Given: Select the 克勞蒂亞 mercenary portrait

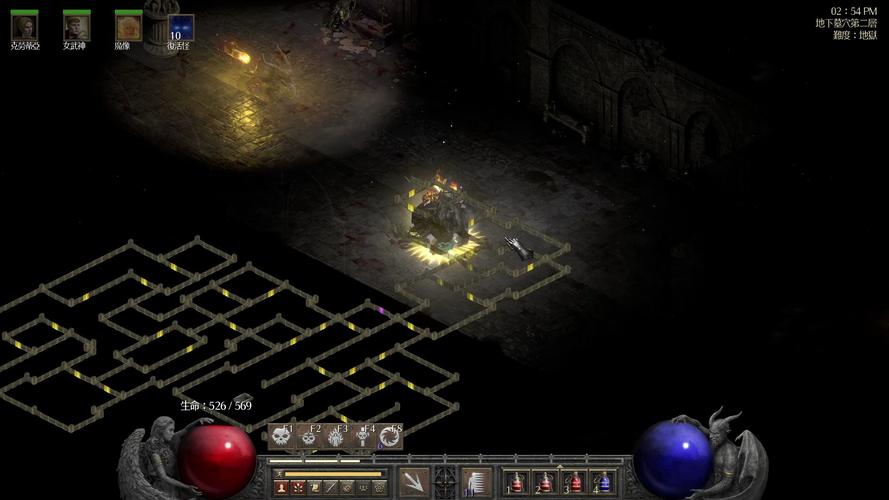Looking at the screenshot, I should click(x=24, y=26).
